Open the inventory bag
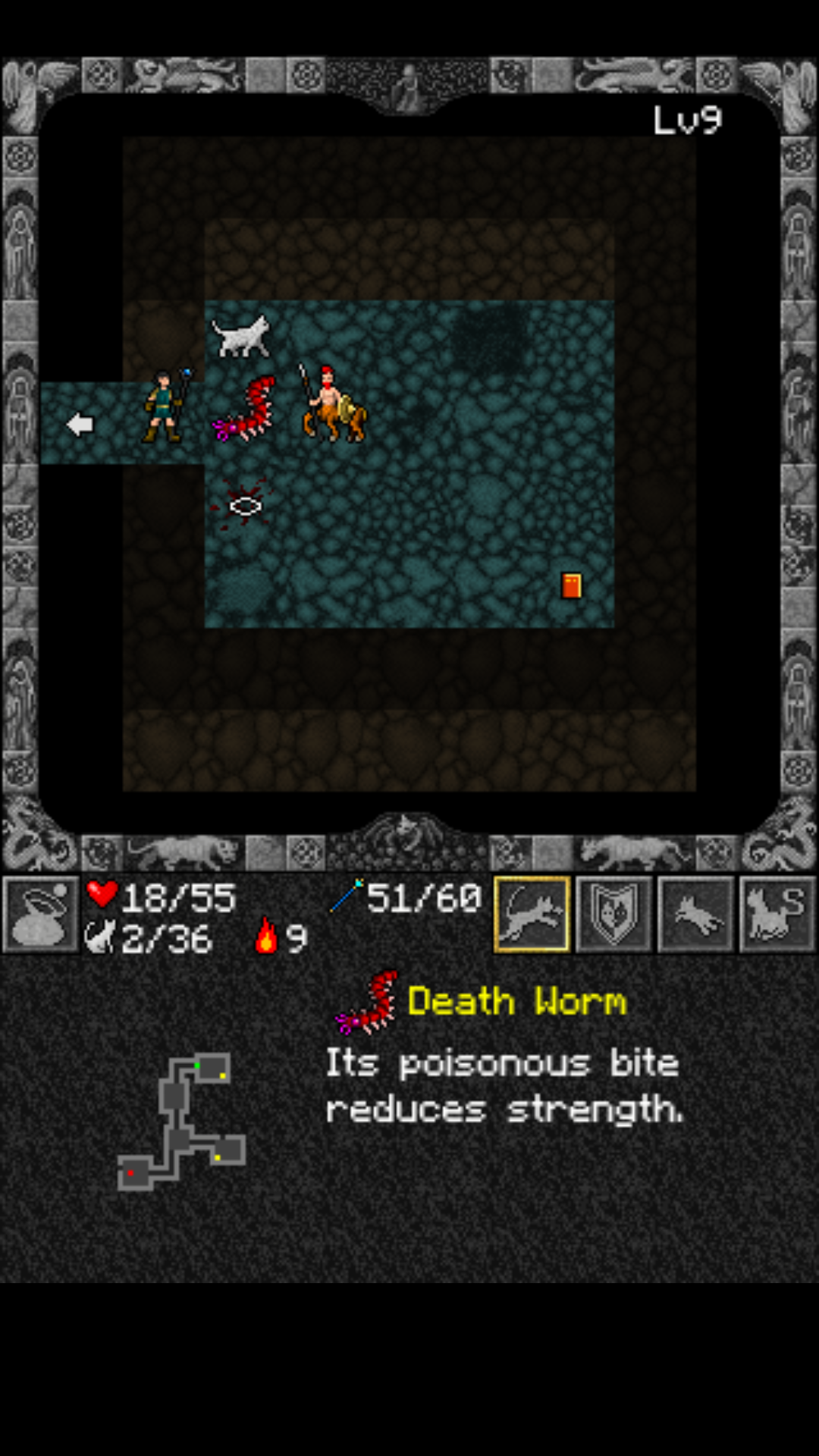 pos(41,915)
